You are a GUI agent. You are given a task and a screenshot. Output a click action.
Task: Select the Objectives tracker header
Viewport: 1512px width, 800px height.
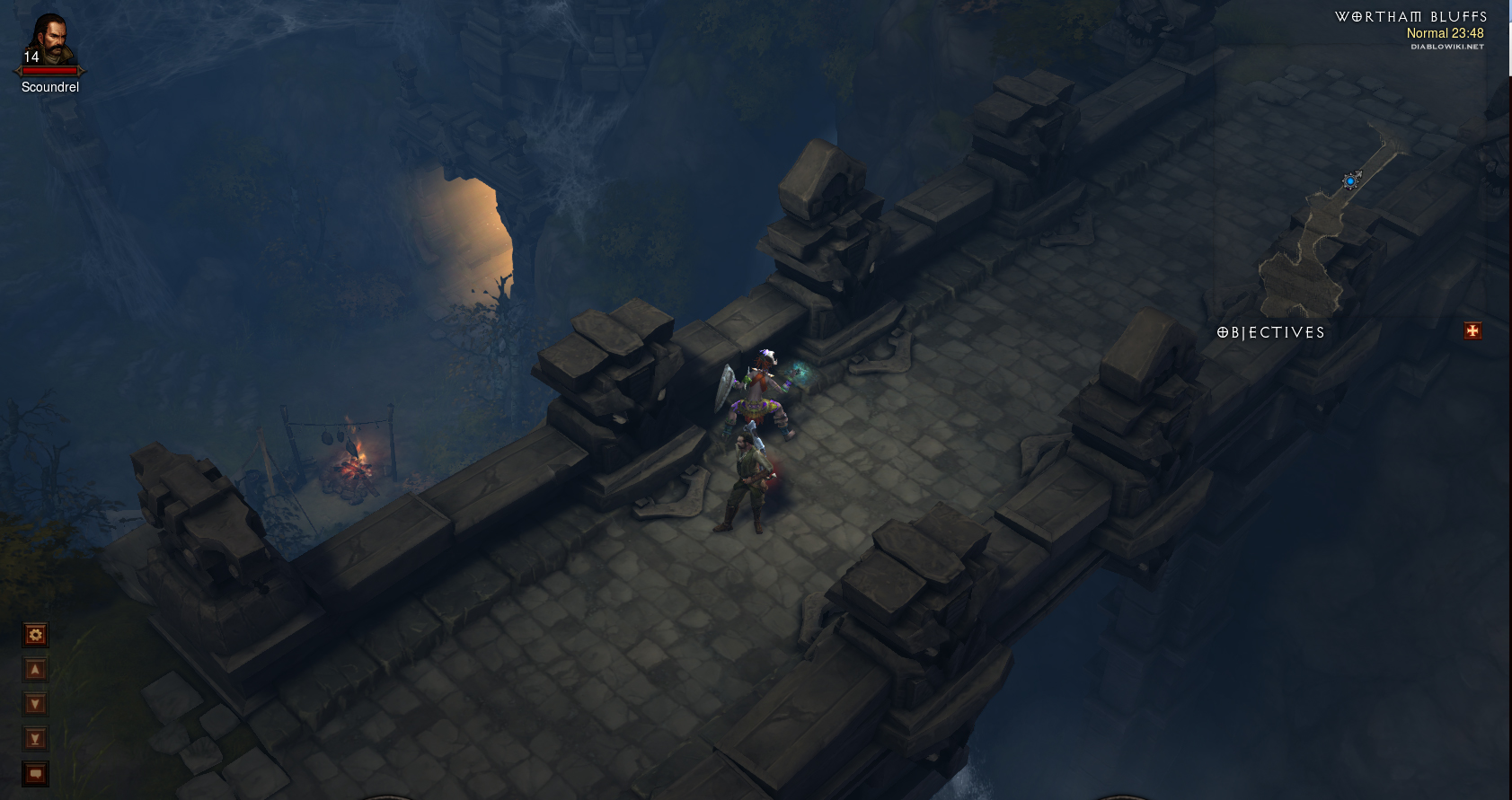1271,332
